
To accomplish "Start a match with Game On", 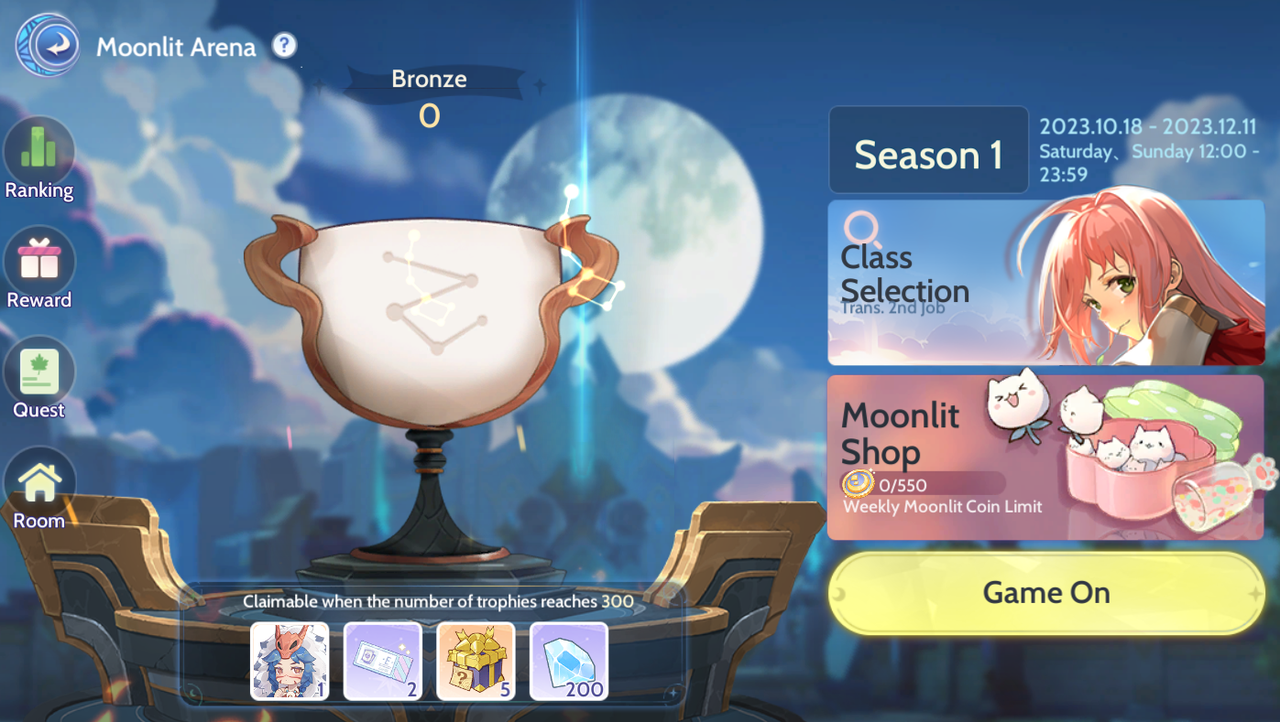I will click(x=1046, y=593).
